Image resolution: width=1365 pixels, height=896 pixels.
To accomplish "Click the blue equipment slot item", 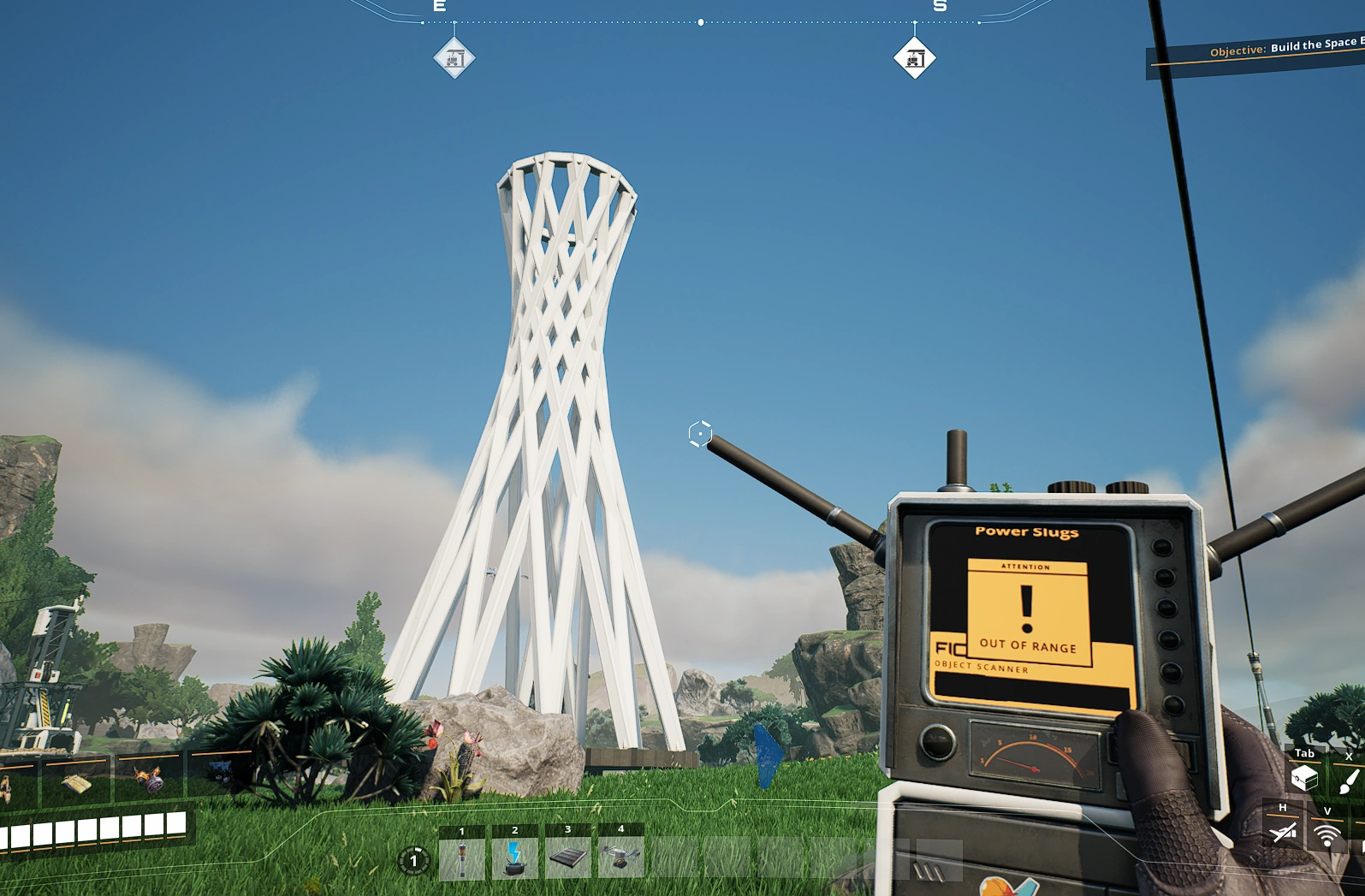I will click(x=221, y=773).
